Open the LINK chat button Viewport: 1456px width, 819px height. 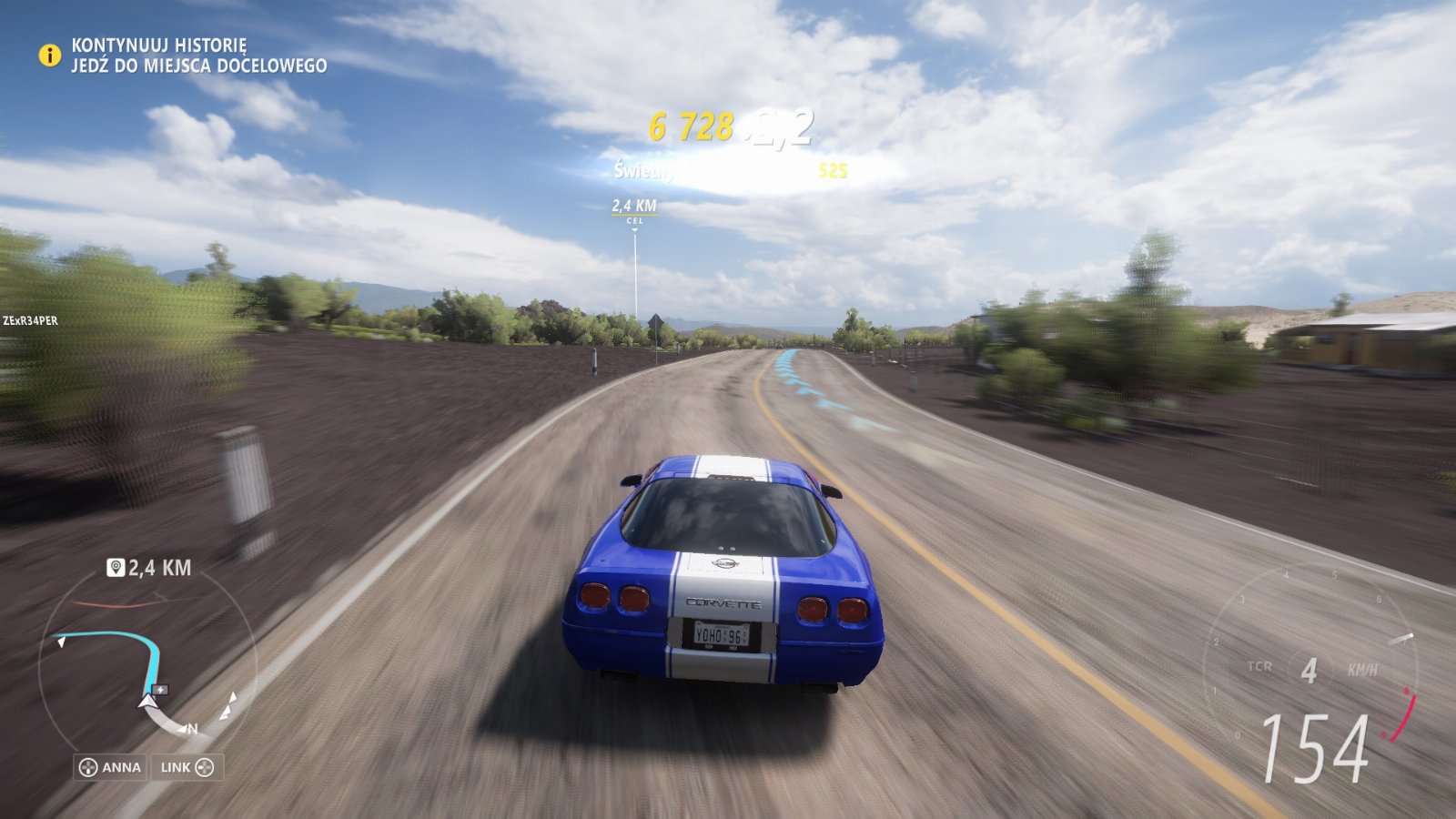pyautogui.click(x=187, y=767)
